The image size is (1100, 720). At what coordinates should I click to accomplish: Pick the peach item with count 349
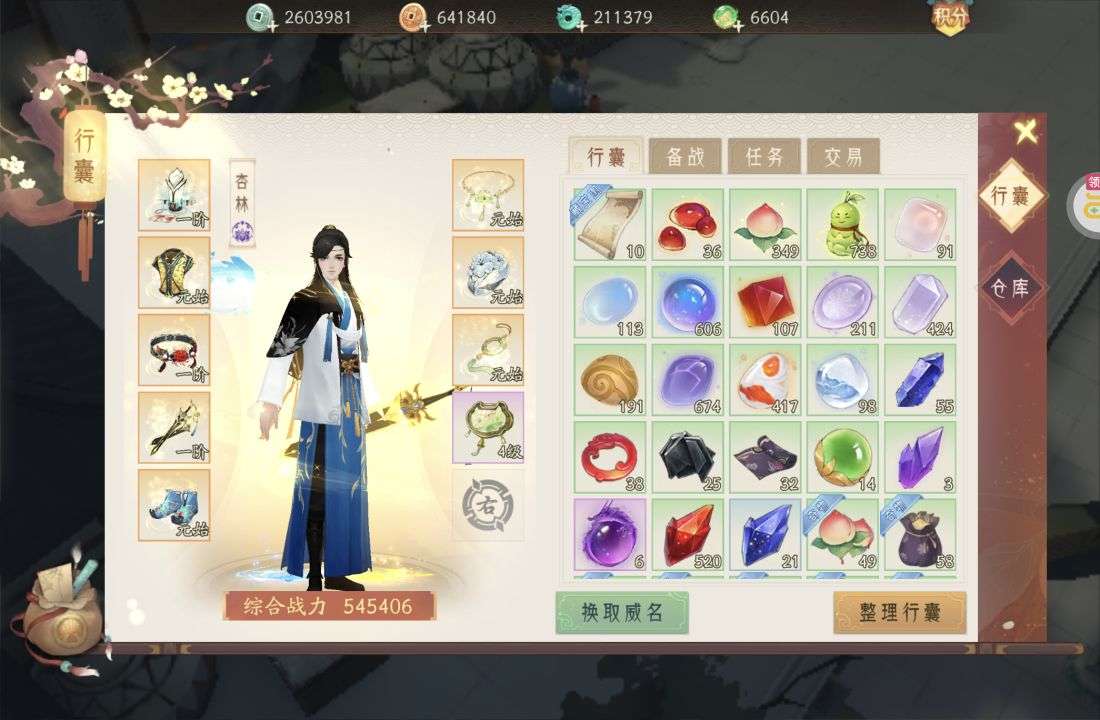tap(765, 224)
